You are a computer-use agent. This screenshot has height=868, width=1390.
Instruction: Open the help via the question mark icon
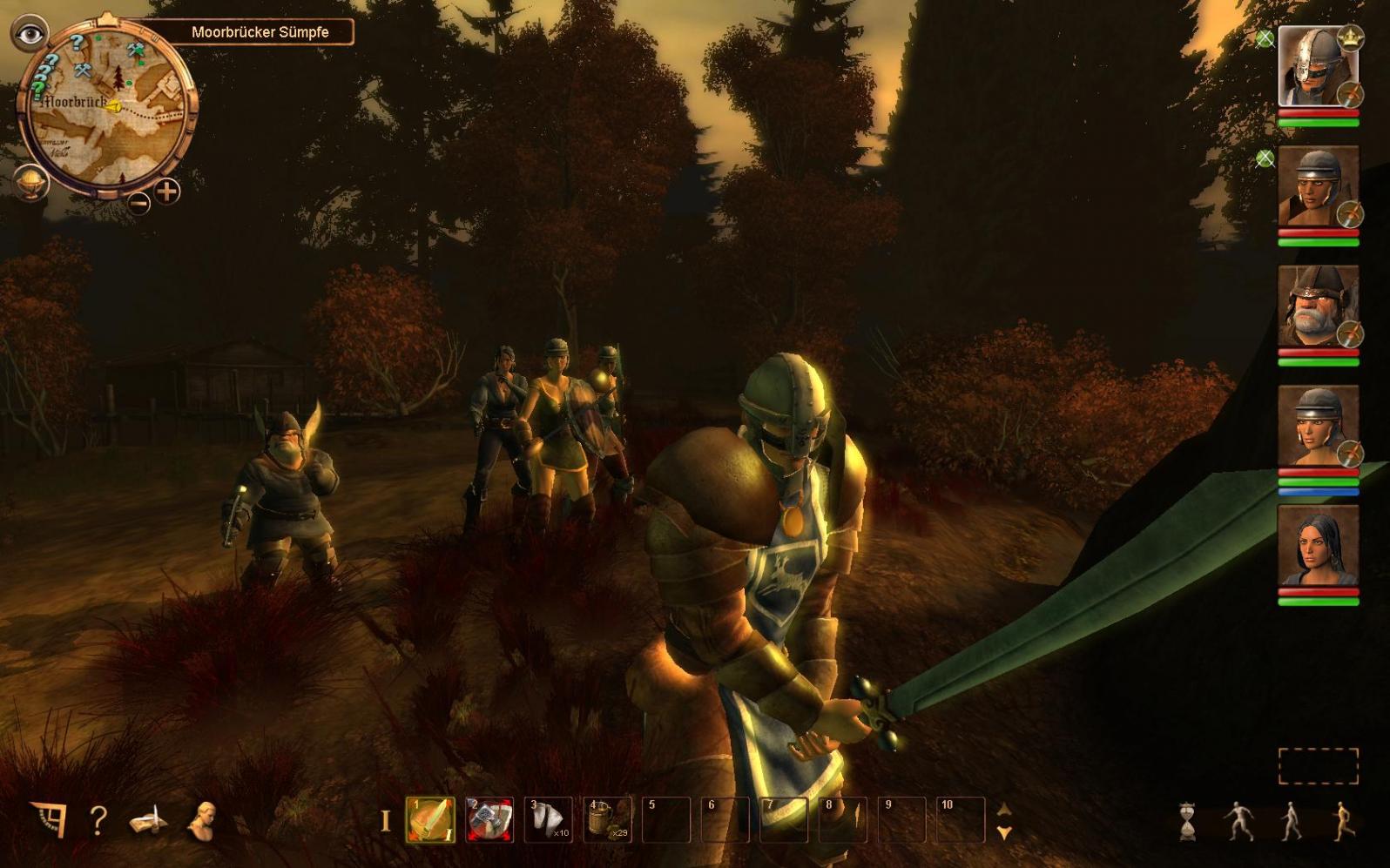point(98,819)
